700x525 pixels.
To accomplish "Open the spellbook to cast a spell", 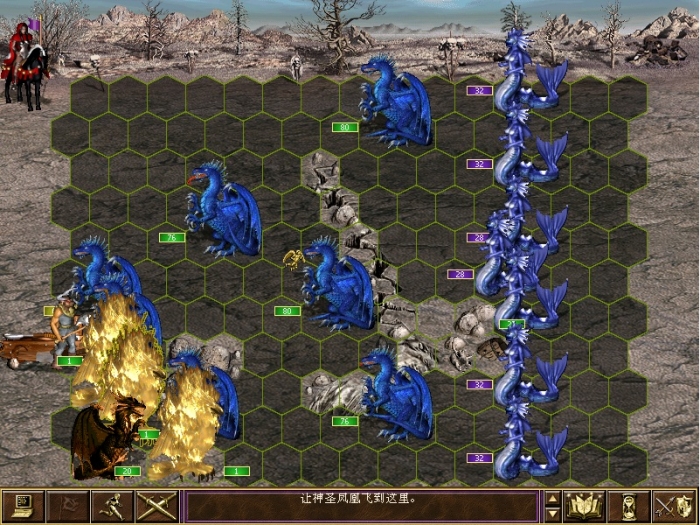I will click(x=583, y=506).
